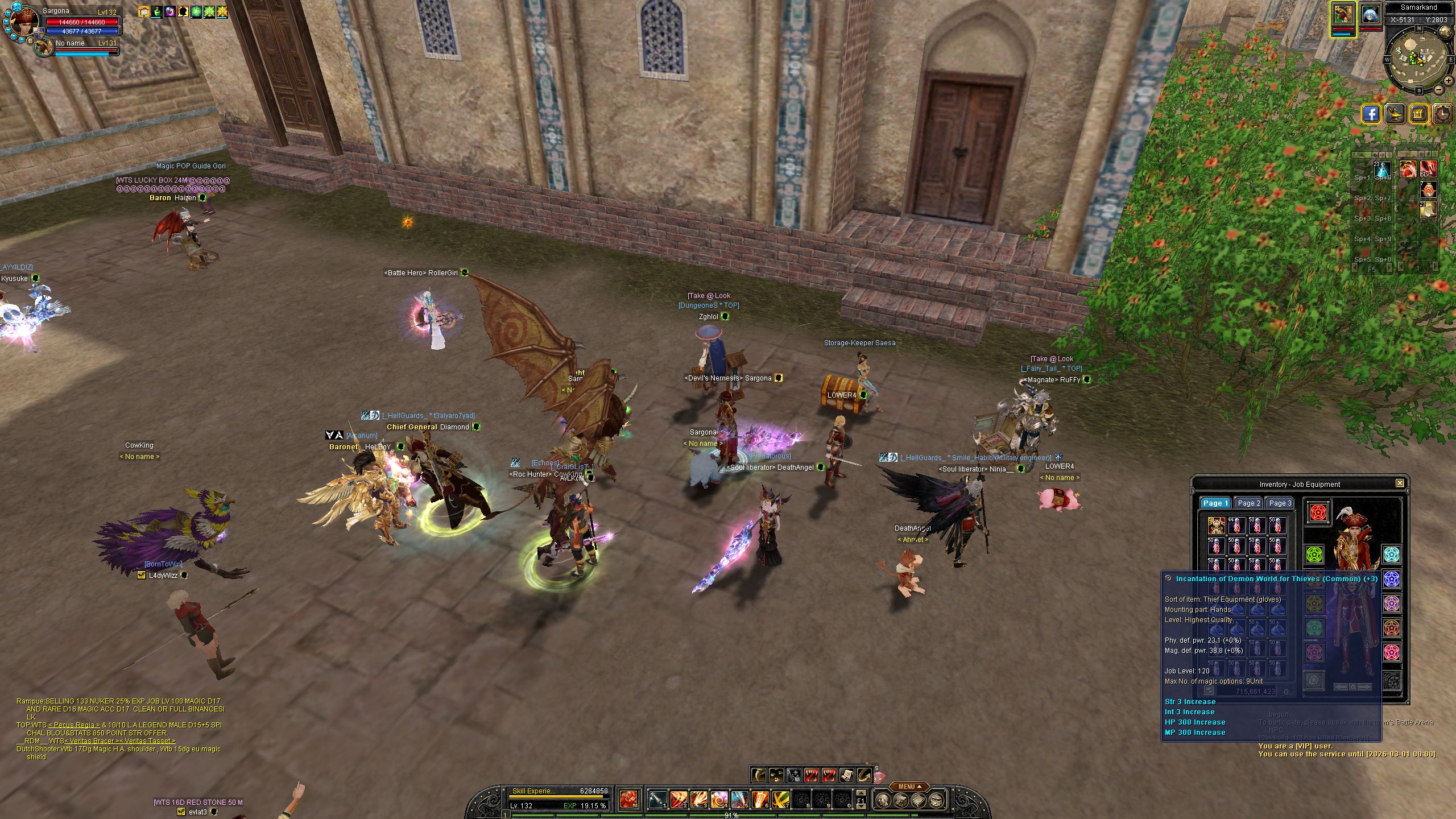
Task: Select the golden armor item in the inventory
Action: pyautogui.click(x=1216, y=526)
